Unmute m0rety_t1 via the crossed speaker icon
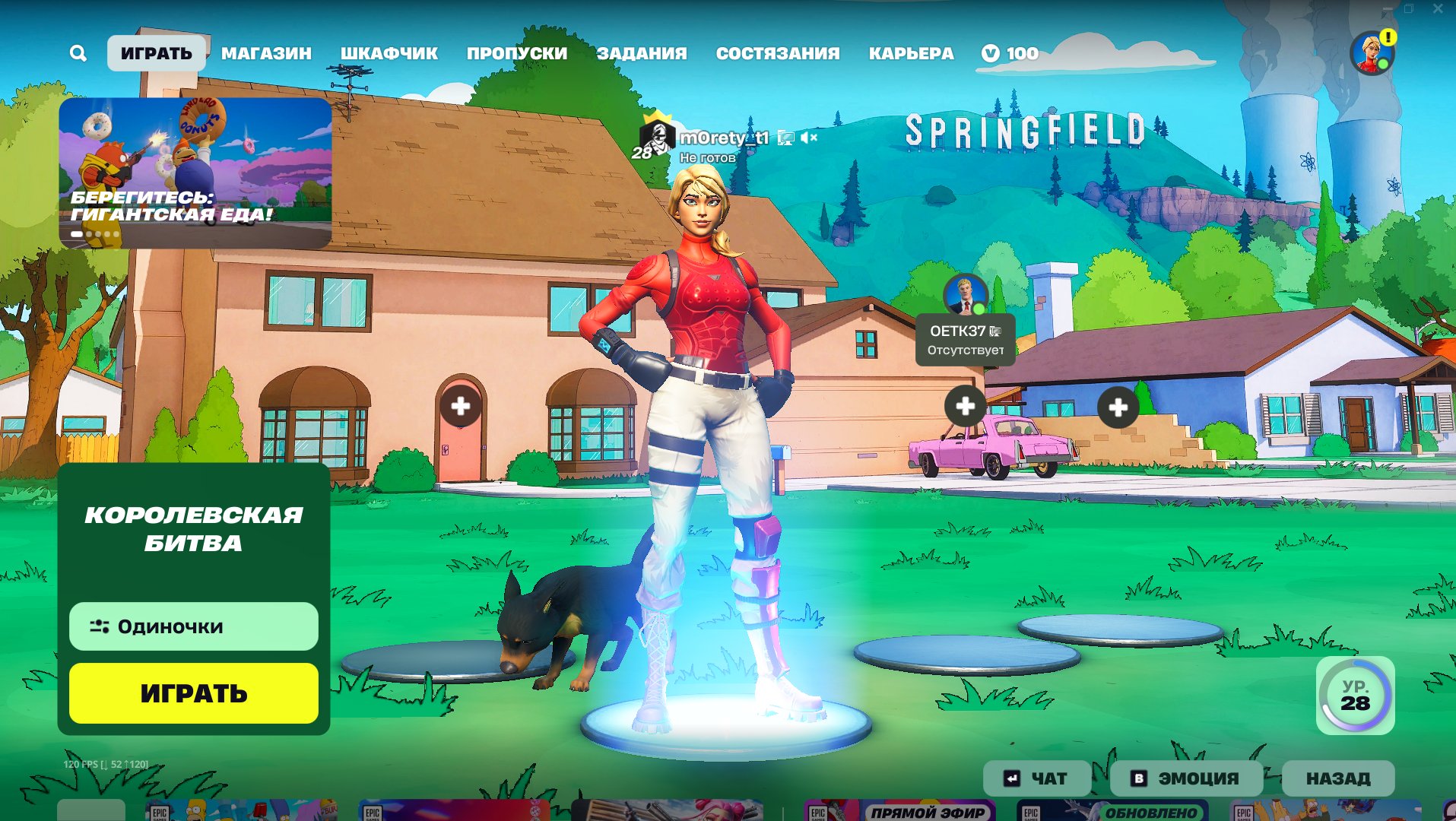 (x=809, y=138)
